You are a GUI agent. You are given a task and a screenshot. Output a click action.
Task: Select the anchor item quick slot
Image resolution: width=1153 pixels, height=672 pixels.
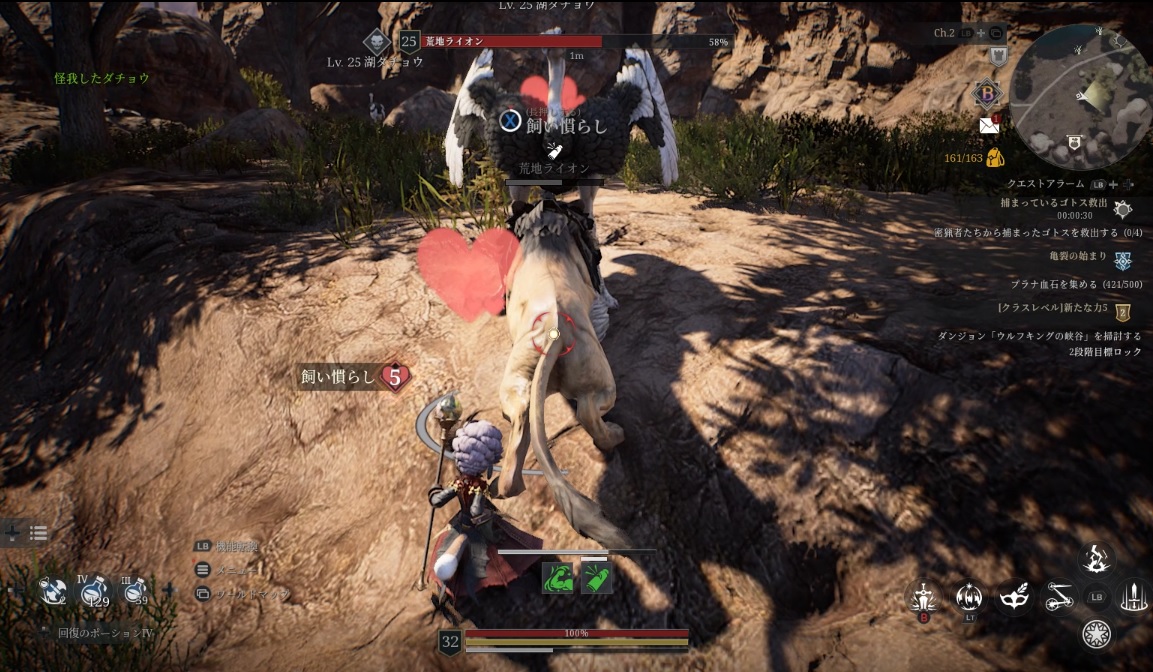[53, 591]
